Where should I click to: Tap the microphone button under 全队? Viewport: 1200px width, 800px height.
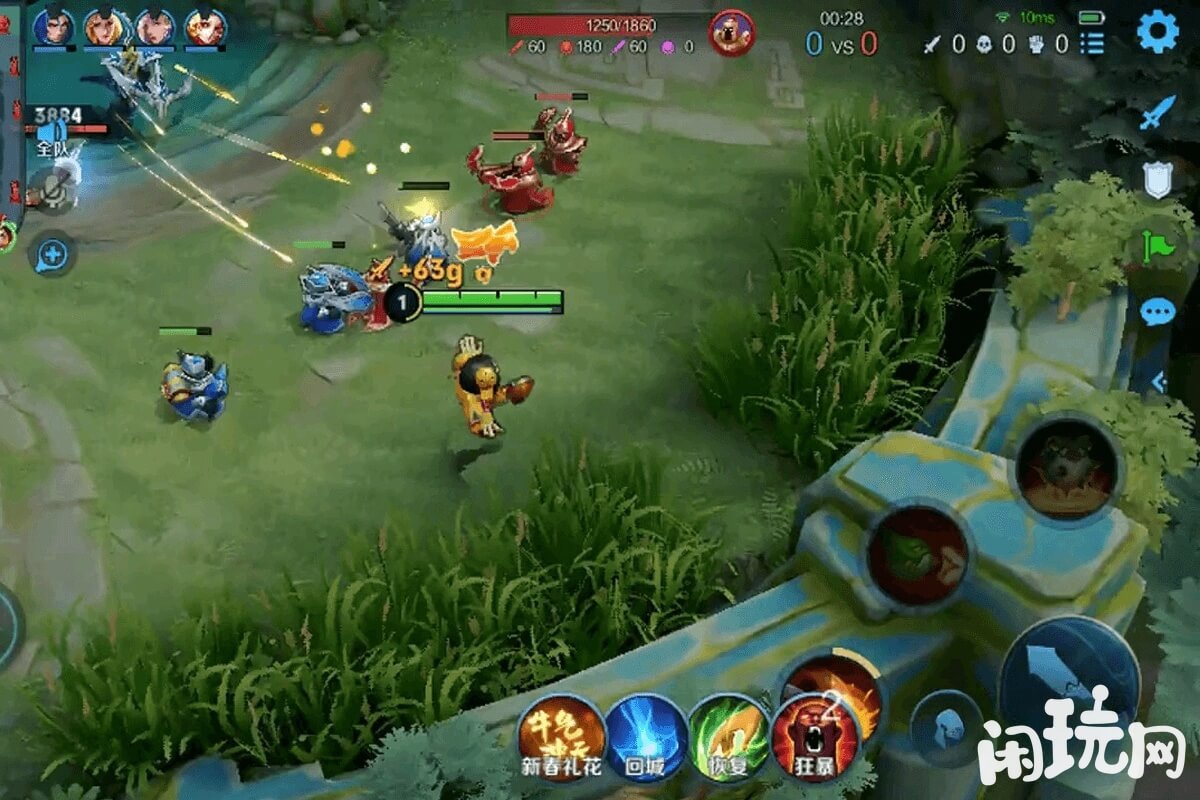coord(52,186)
